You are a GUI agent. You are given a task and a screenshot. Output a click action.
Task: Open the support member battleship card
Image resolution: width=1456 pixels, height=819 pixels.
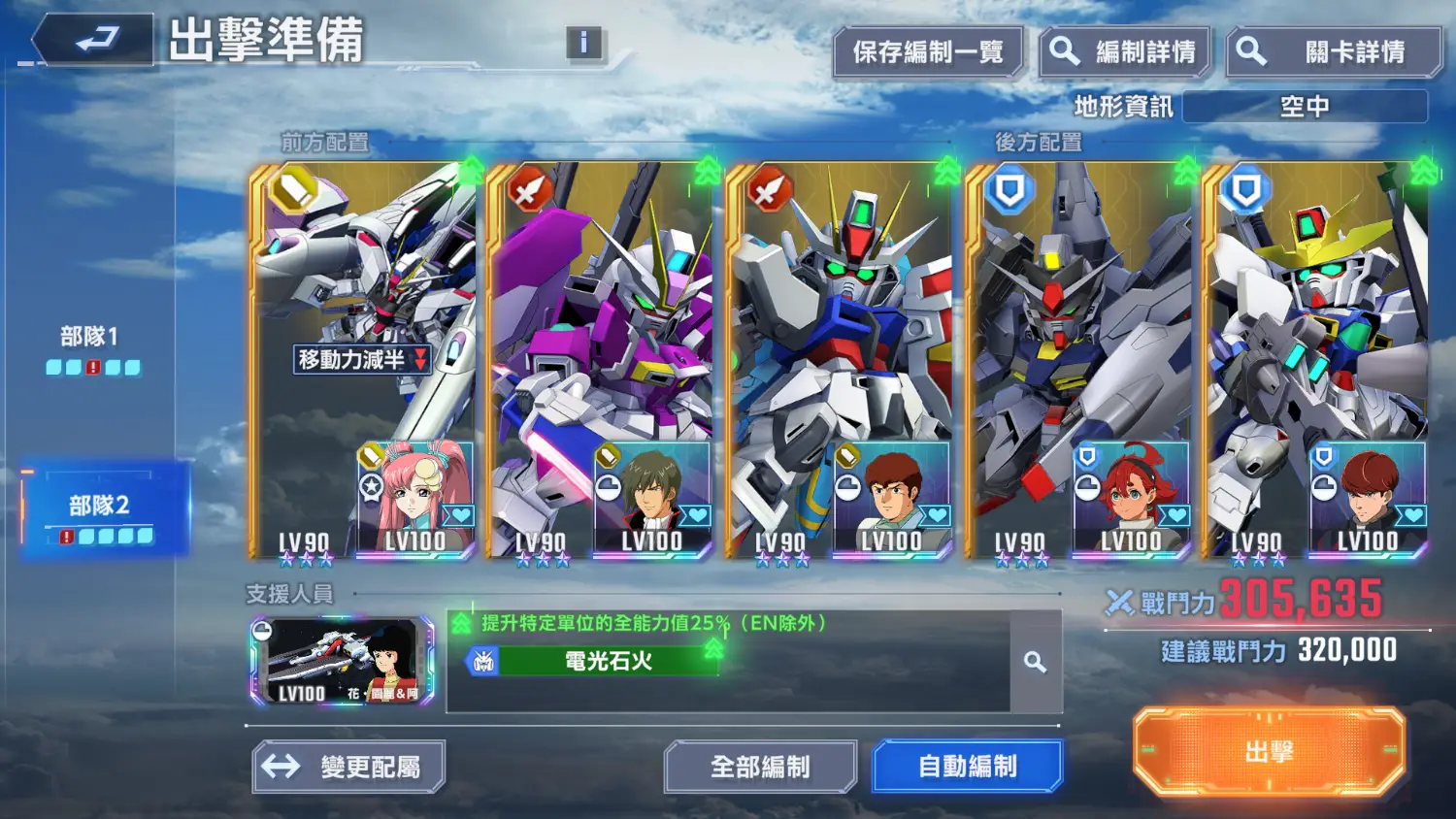342,661
